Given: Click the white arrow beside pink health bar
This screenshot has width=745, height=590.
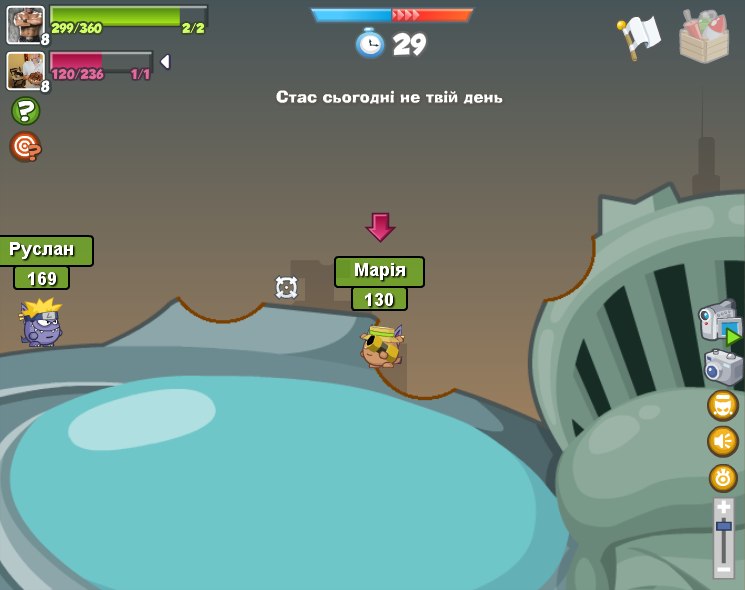Looking at the screenshot, I should click(x=165, y=62).
